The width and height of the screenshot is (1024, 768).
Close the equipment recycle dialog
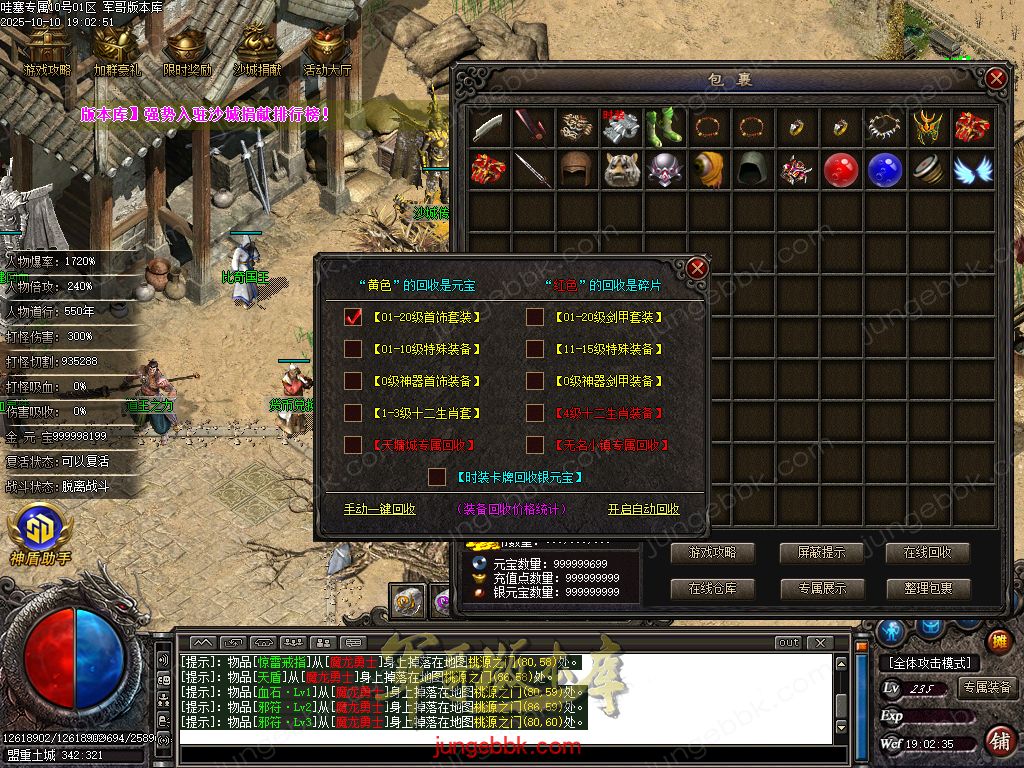[697, 267]
